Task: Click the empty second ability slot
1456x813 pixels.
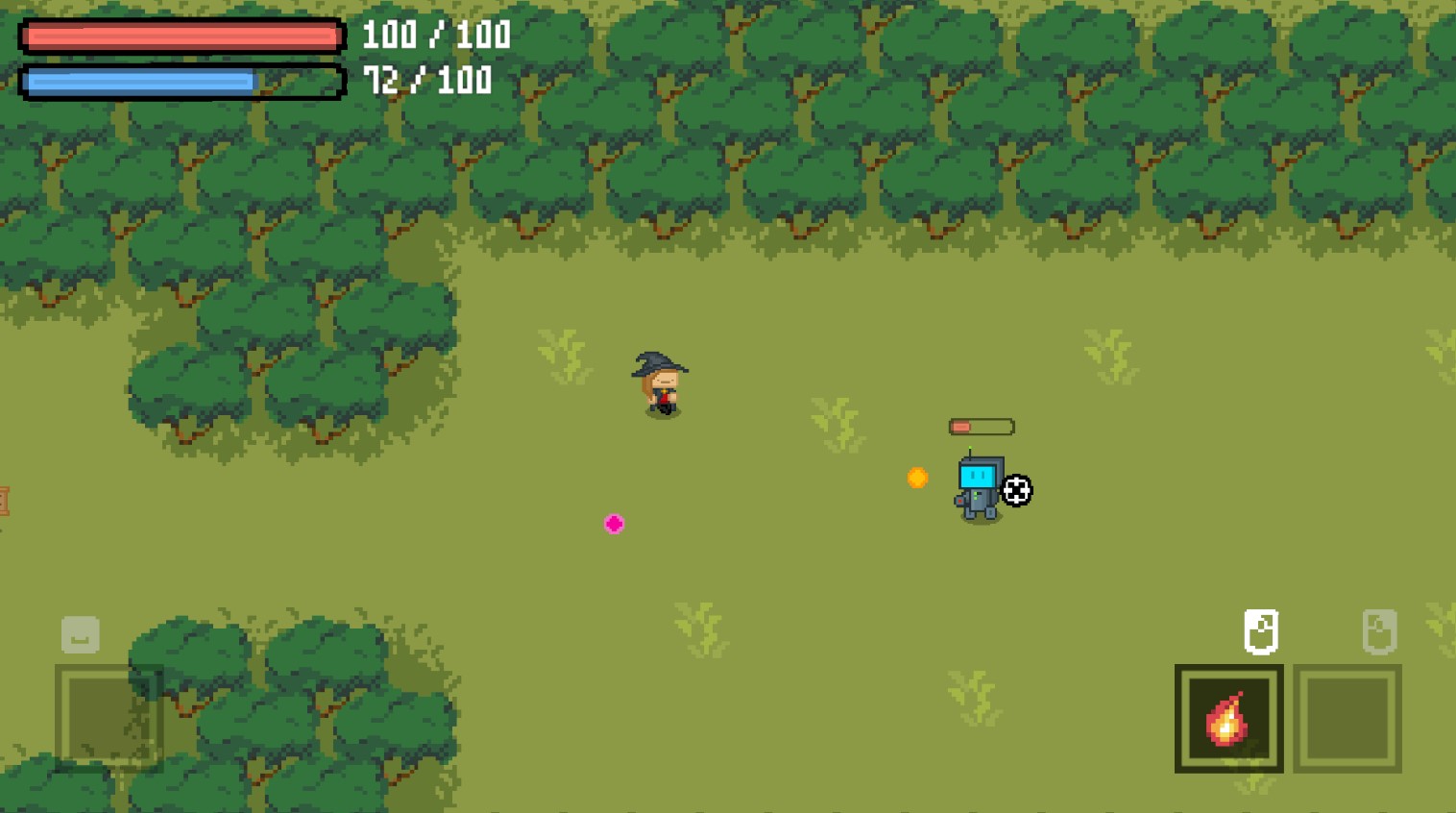Action: pos(1347,718)
